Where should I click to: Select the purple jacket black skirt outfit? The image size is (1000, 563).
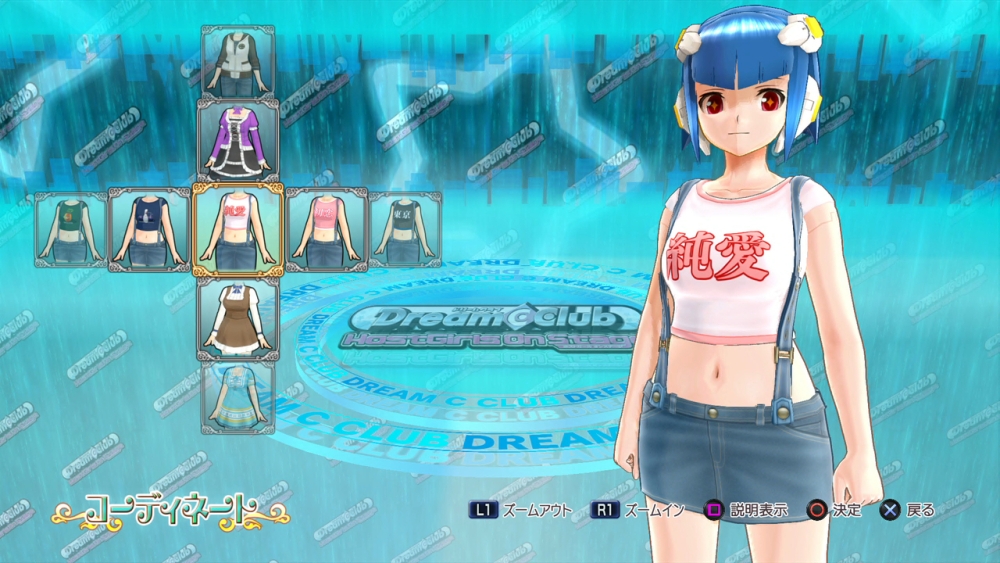tap(238, 141)
